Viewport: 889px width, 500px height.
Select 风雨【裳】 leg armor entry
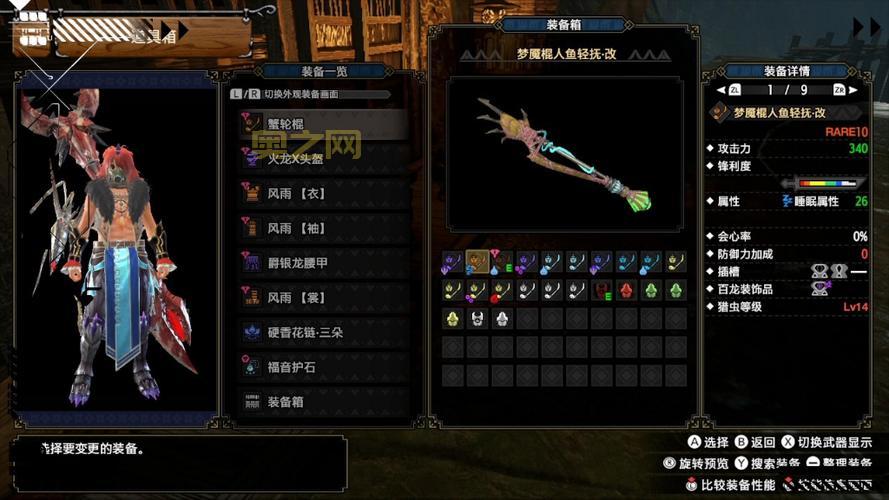pyautogui.click(x=322, y=297)
